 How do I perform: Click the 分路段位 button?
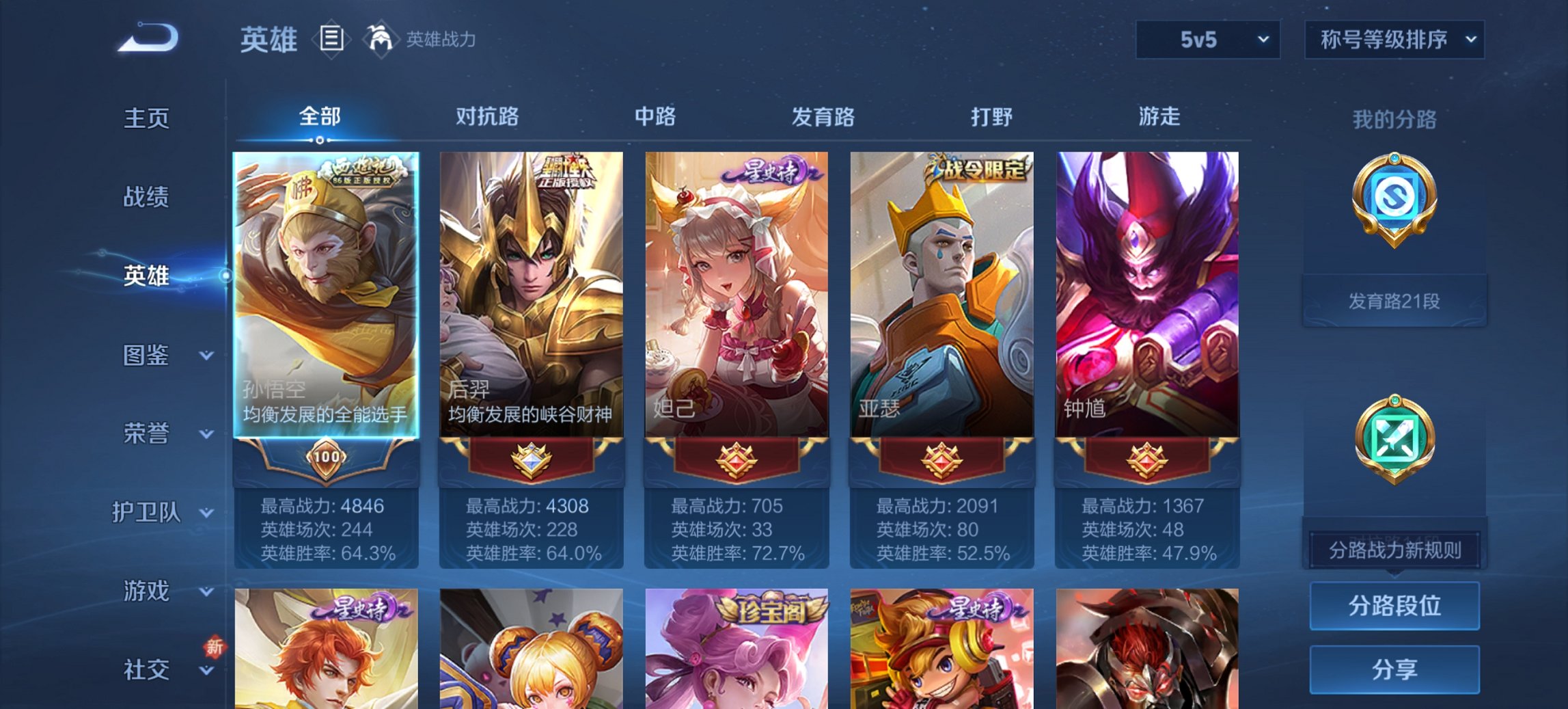click(1394, 606)
